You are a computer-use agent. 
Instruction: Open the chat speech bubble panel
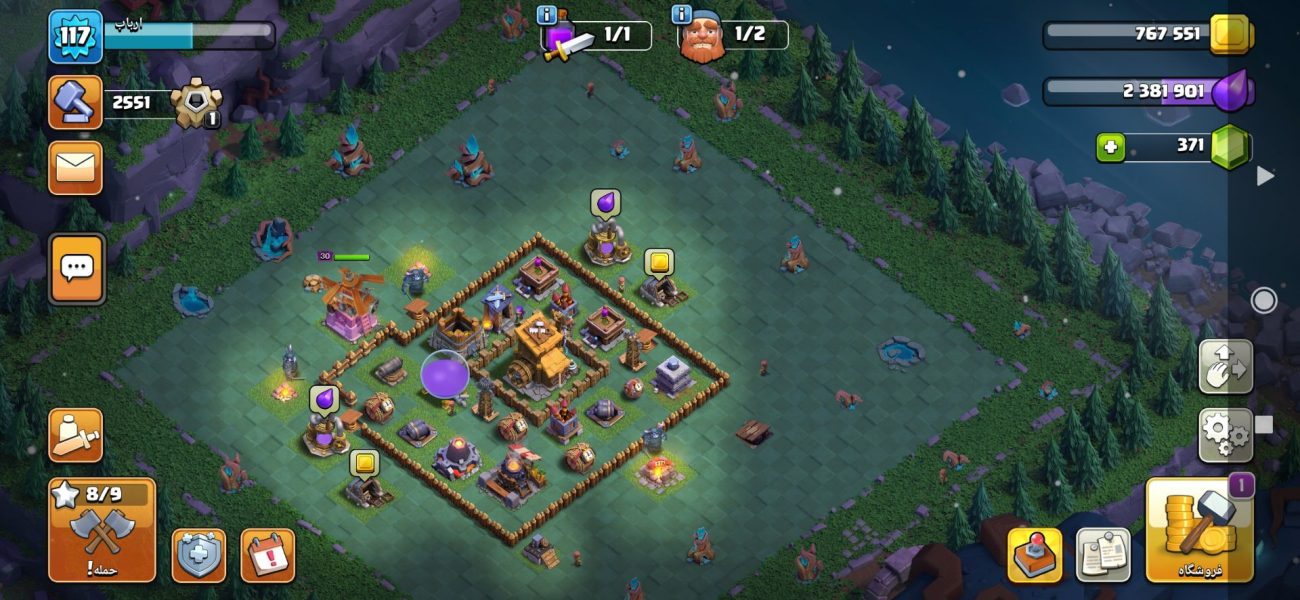click(x=76, y=268)
